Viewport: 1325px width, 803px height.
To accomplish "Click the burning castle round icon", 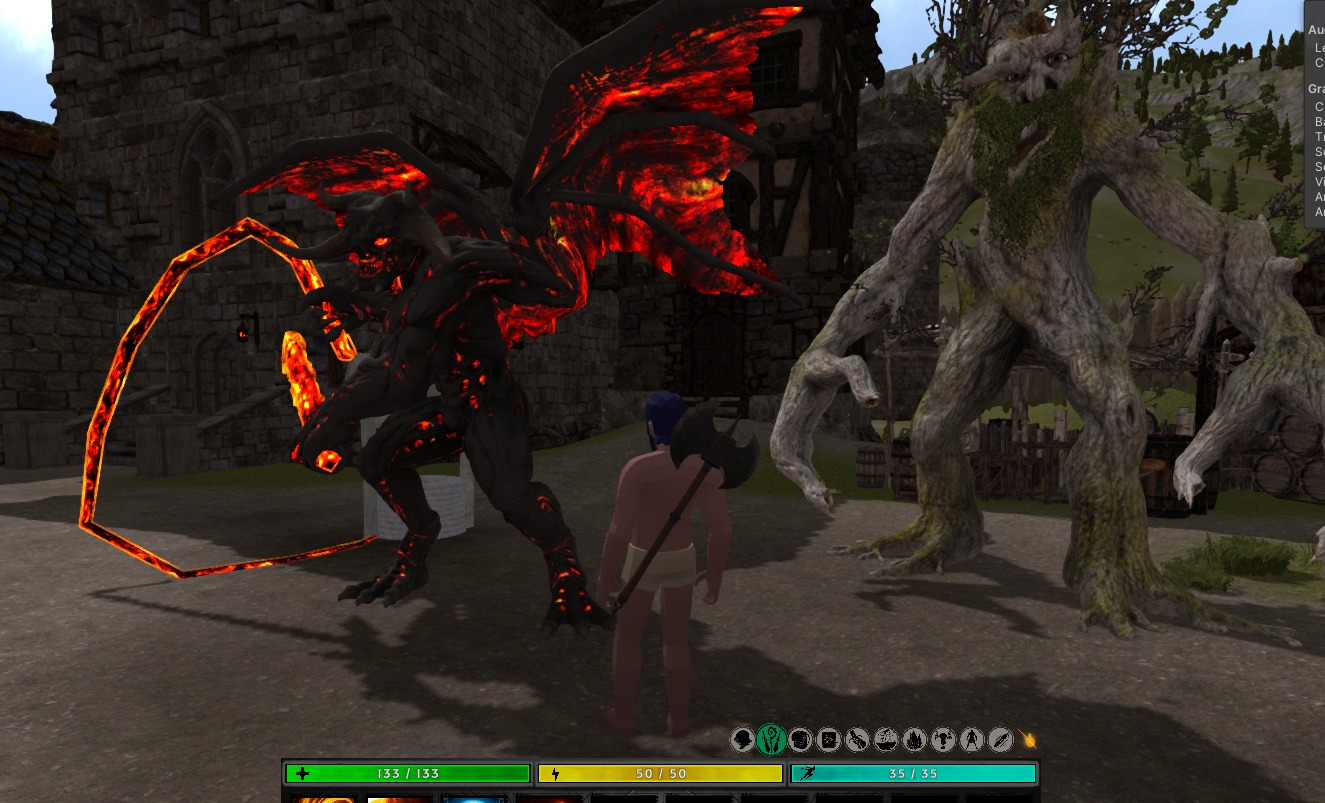I will (914, 740).
